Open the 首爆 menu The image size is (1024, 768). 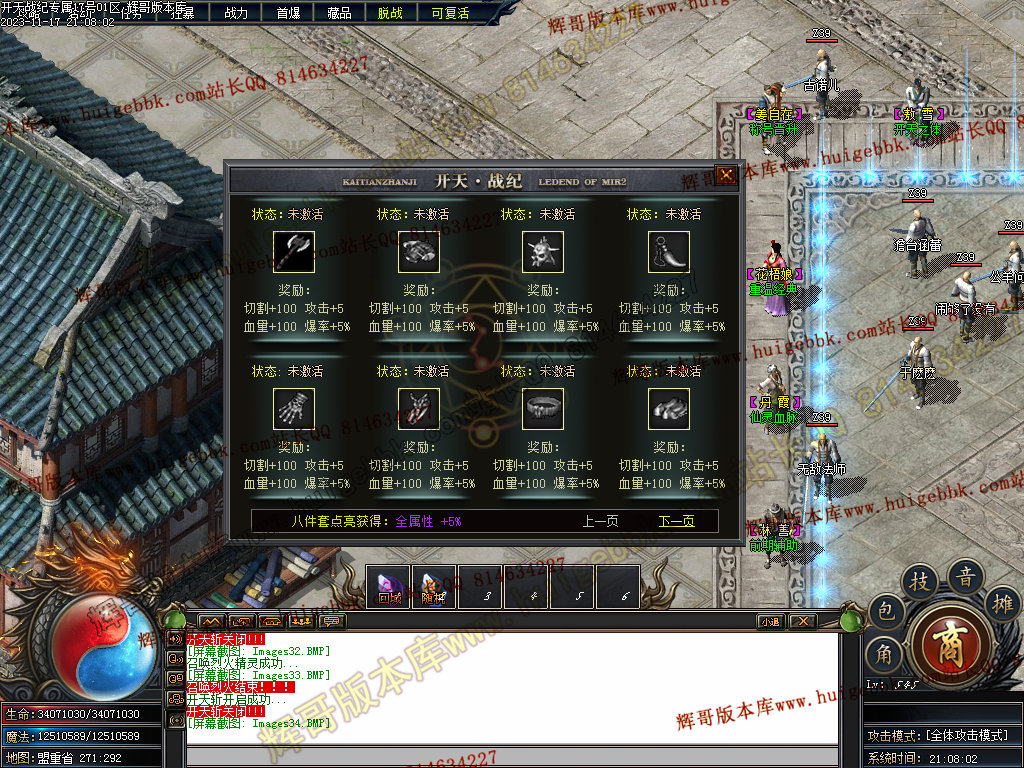(x=288, y=13)
